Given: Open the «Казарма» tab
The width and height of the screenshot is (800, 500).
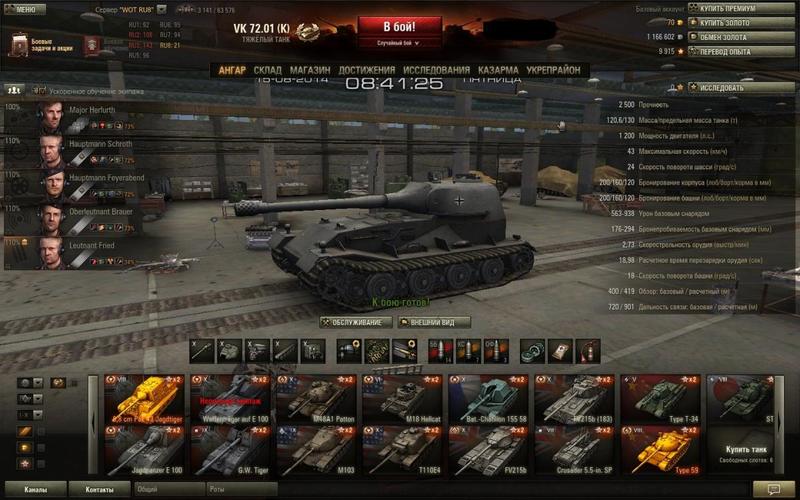Looking at the screenshot, I should pyautogui.click(x=497, y=70).
